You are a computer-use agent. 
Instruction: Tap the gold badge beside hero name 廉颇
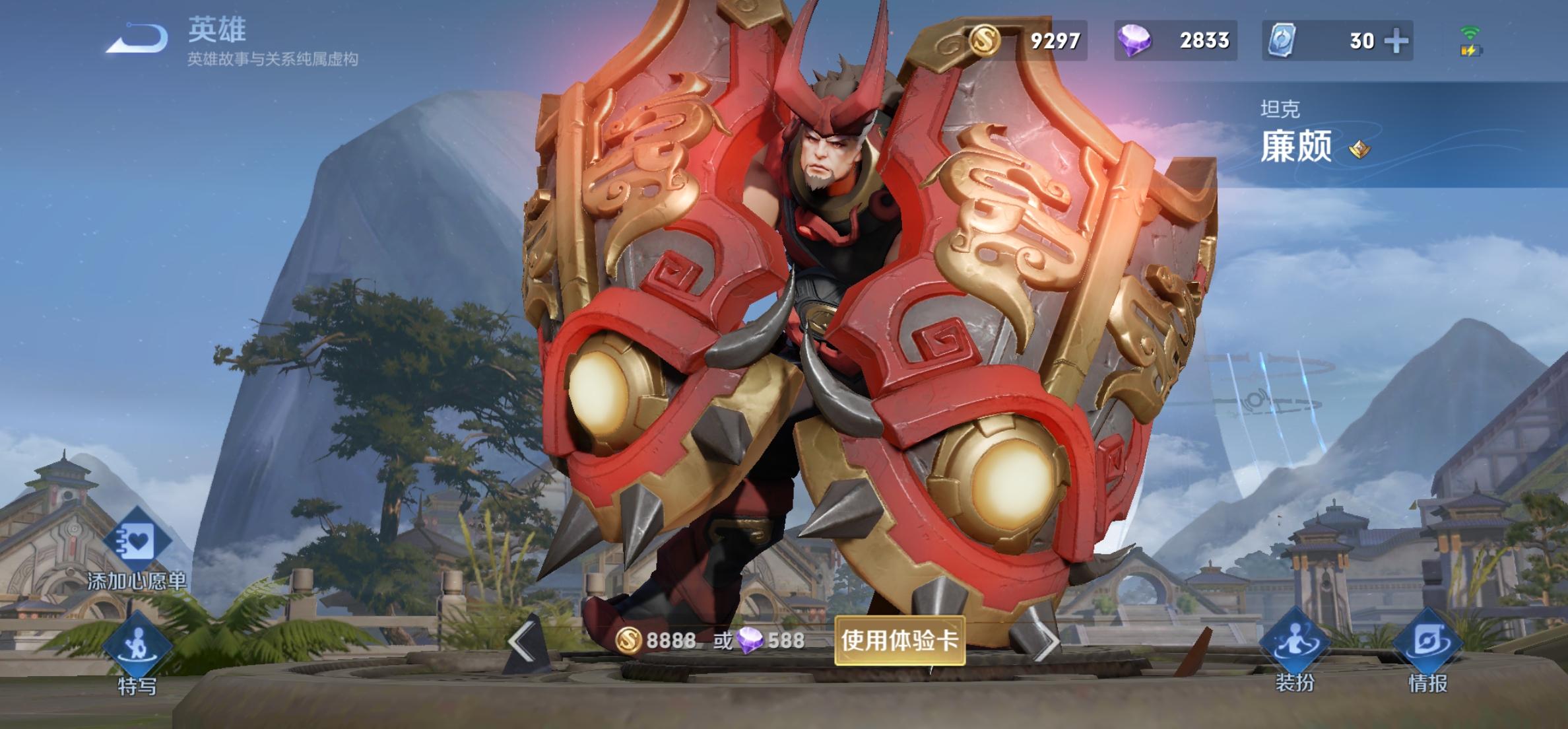(x=1359, y=149)
